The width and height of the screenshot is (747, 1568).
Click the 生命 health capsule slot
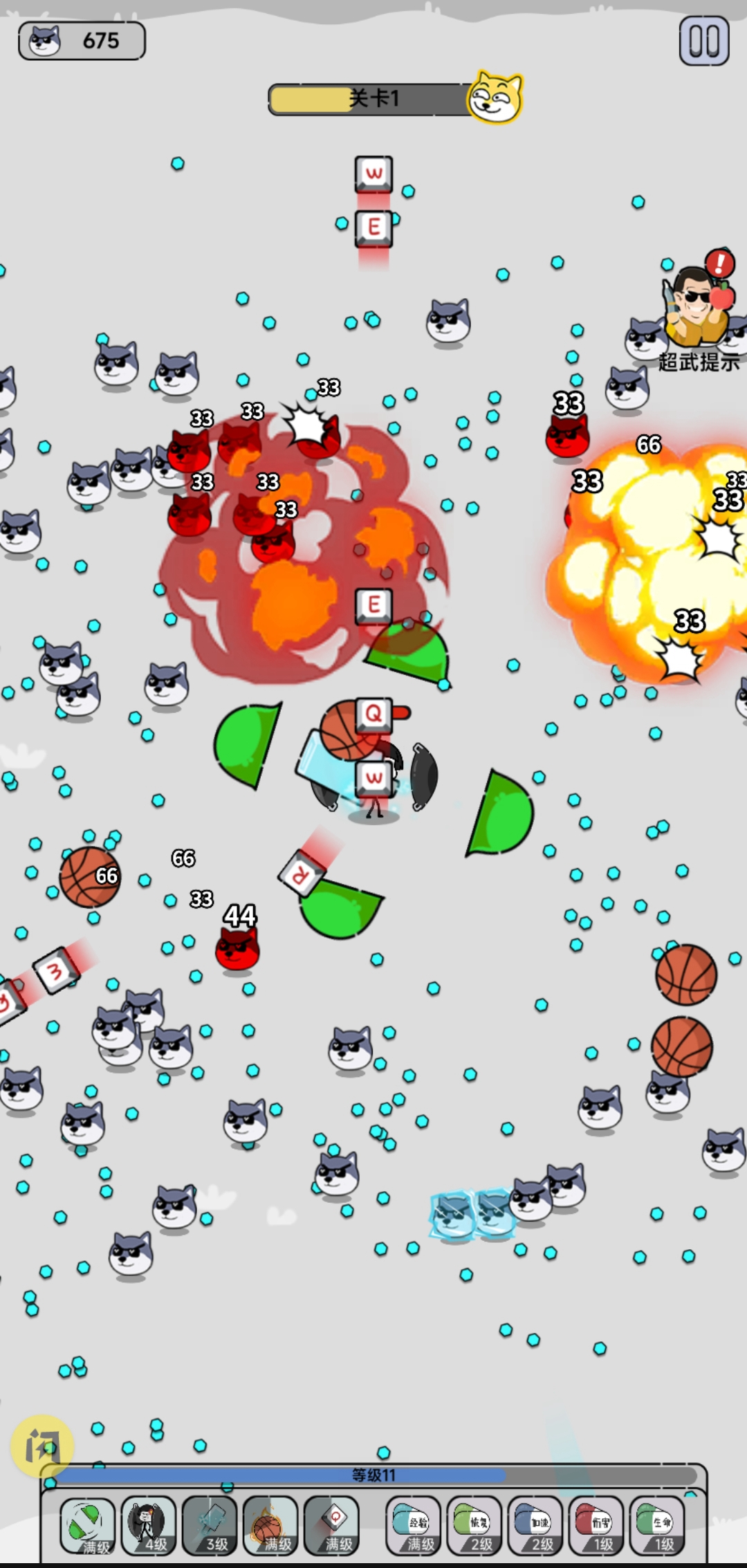coord(656,1524)
